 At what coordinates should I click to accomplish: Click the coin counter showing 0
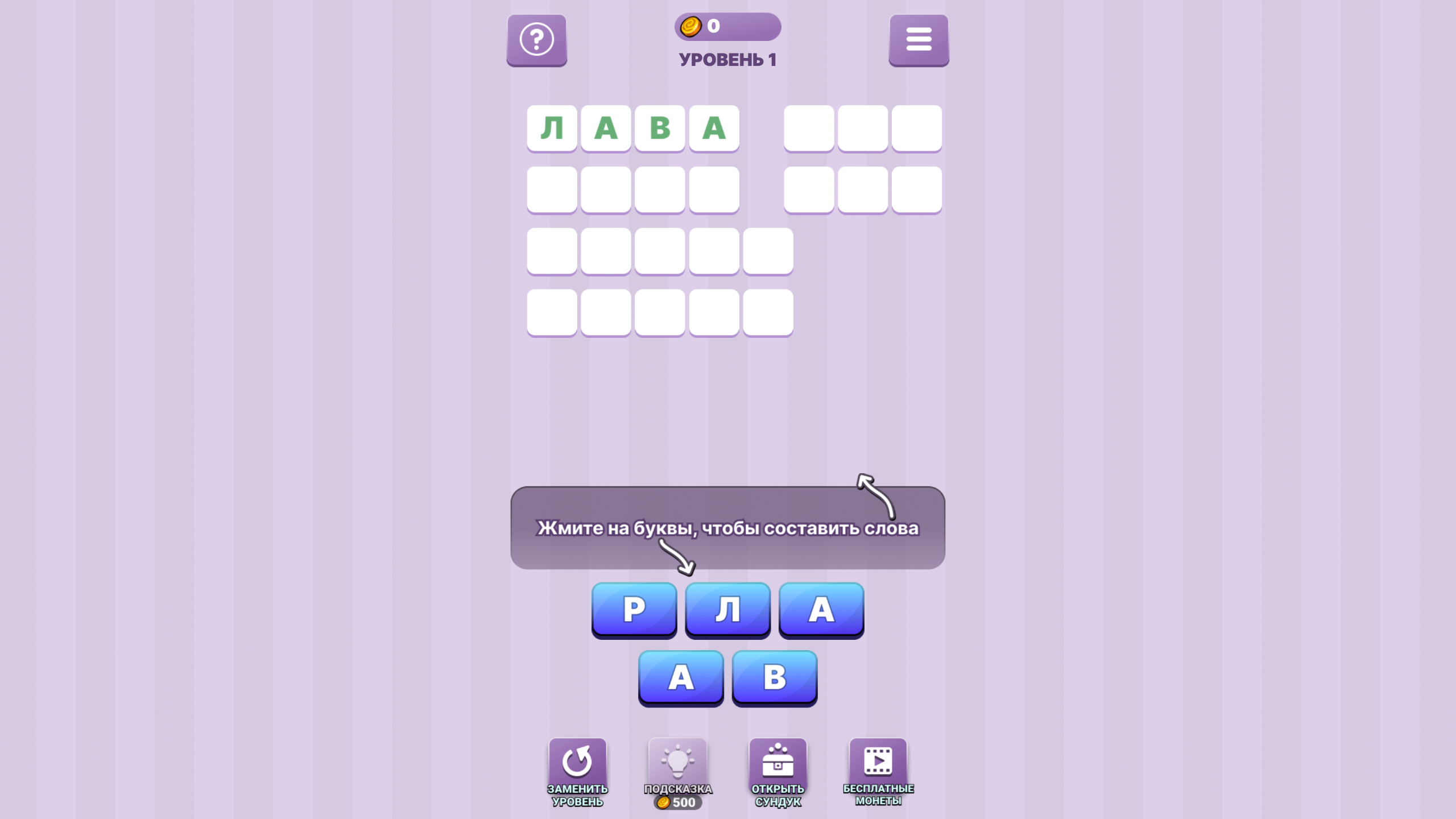point(714,26)
